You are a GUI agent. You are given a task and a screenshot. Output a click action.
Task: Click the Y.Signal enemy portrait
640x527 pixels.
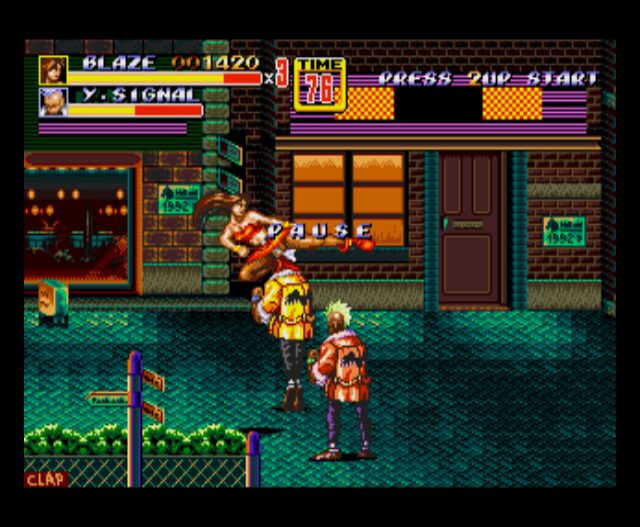[52, 101]
